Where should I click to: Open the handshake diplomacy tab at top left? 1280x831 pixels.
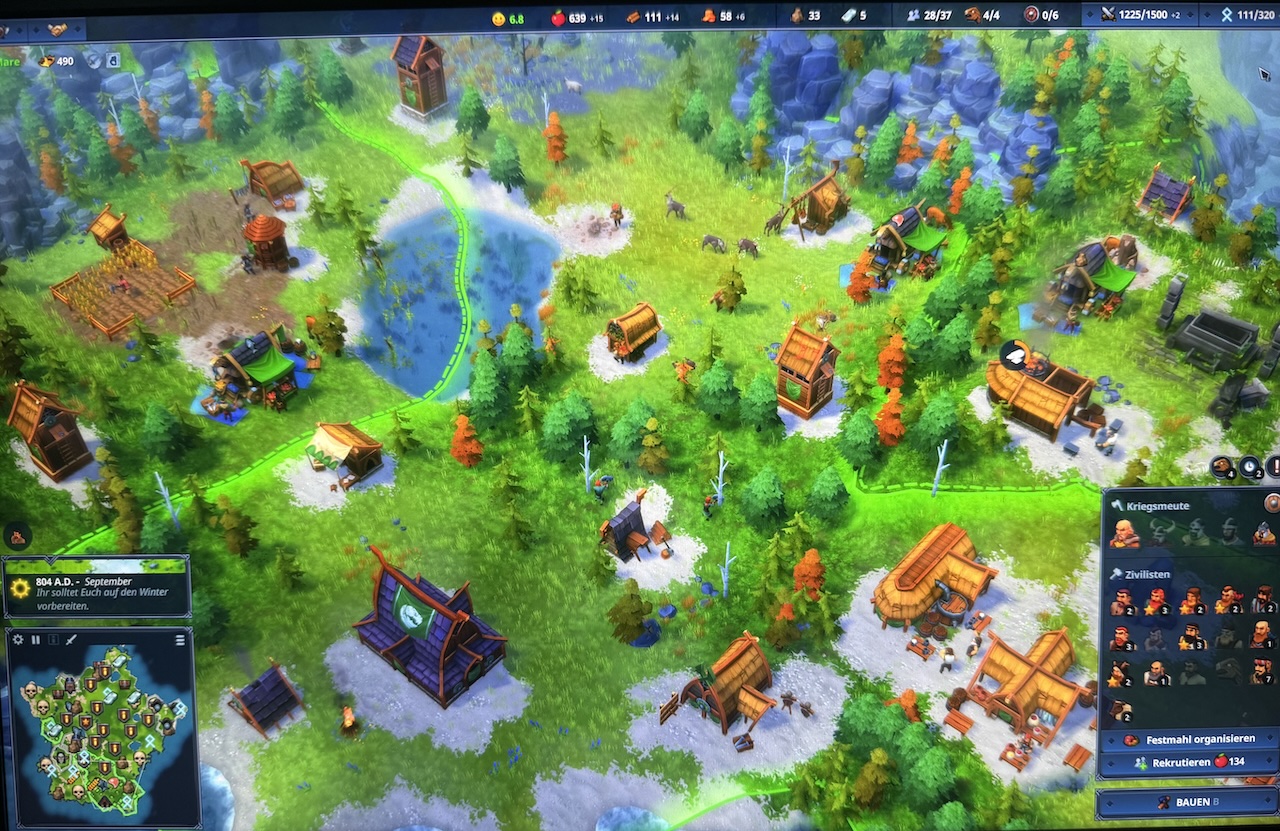coord(59,30)
